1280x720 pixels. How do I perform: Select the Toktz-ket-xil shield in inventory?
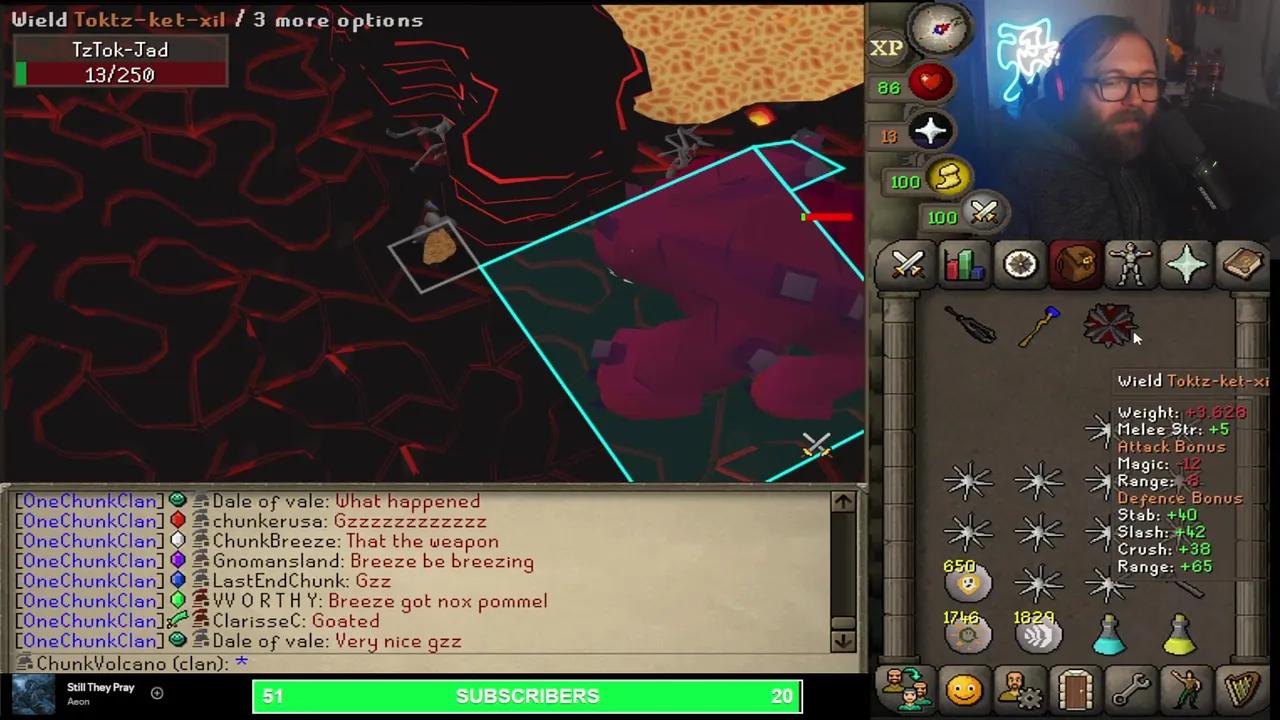point(1110,327)
